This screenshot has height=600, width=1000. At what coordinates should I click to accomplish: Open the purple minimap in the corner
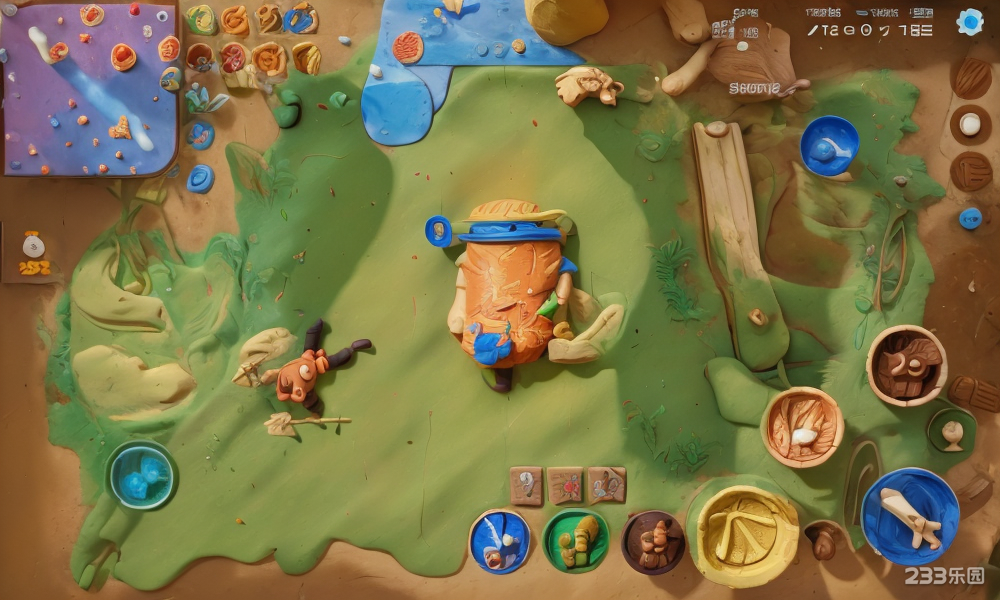pyautogui.click(x=89, y=87)
